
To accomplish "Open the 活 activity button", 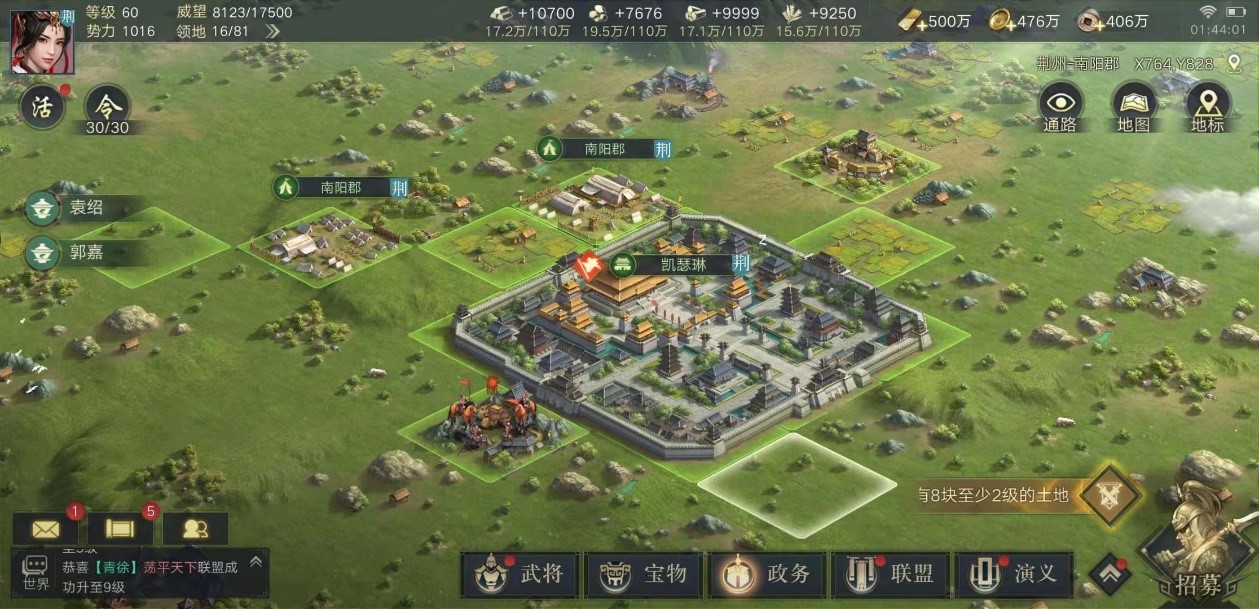I will coord(42,108).
